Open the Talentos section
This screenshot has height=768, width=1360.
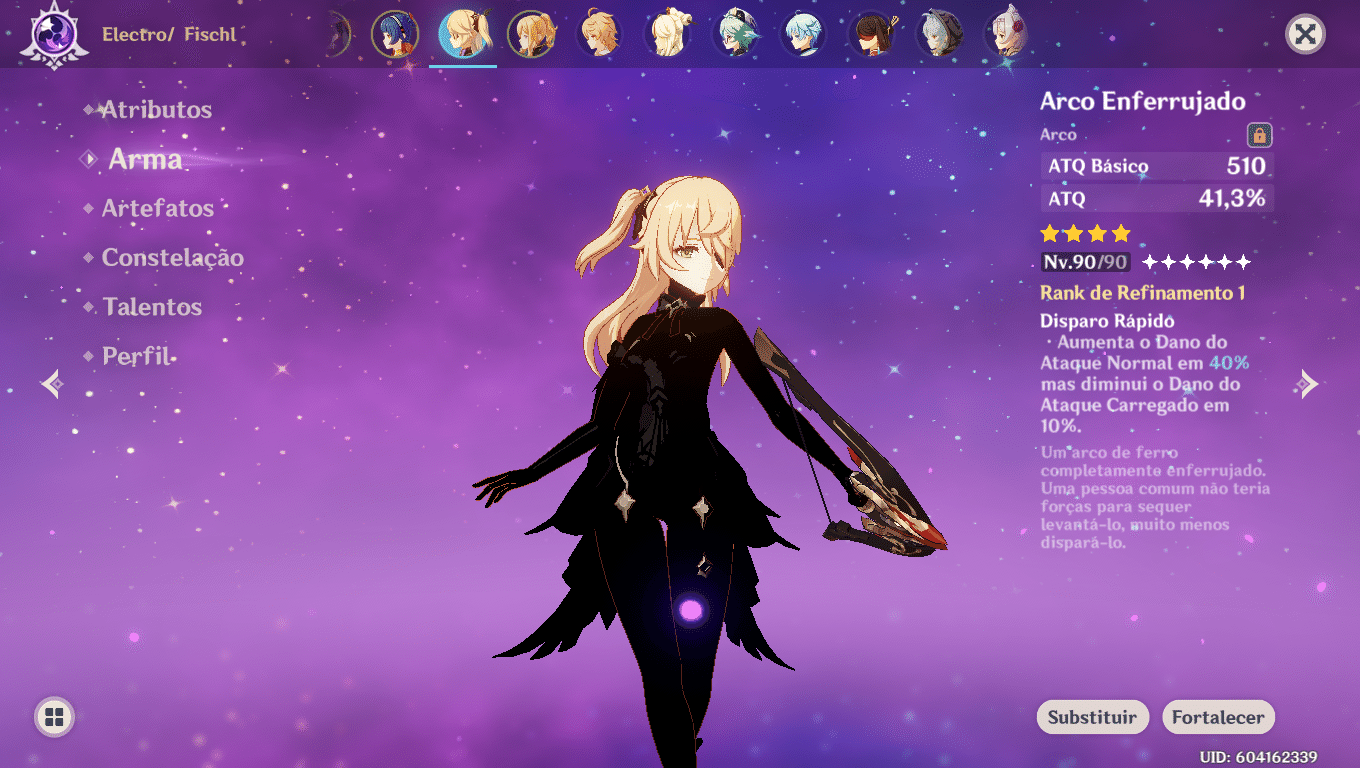152,307
